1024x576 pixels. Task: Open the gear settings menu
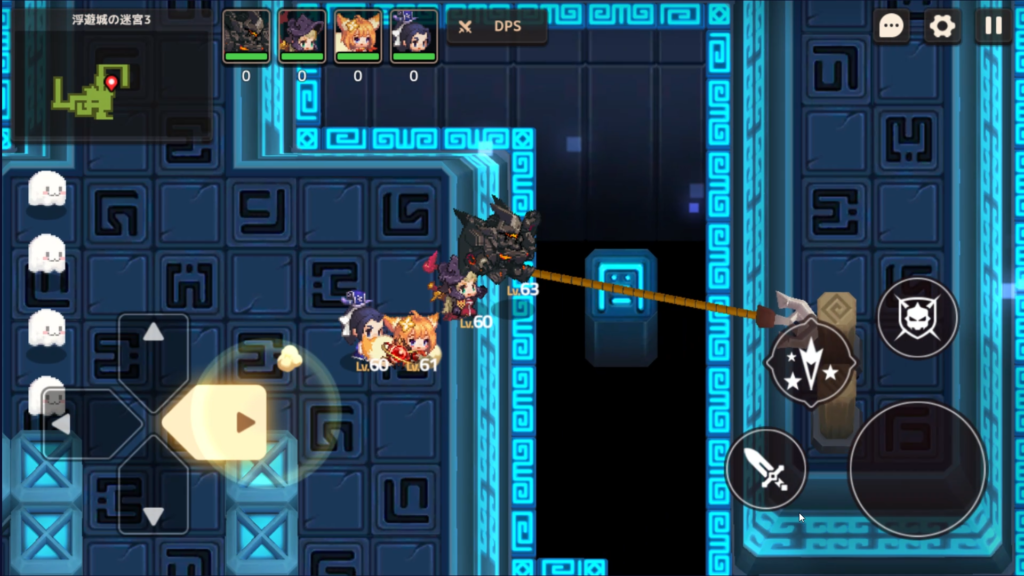(x=942, y=26)
